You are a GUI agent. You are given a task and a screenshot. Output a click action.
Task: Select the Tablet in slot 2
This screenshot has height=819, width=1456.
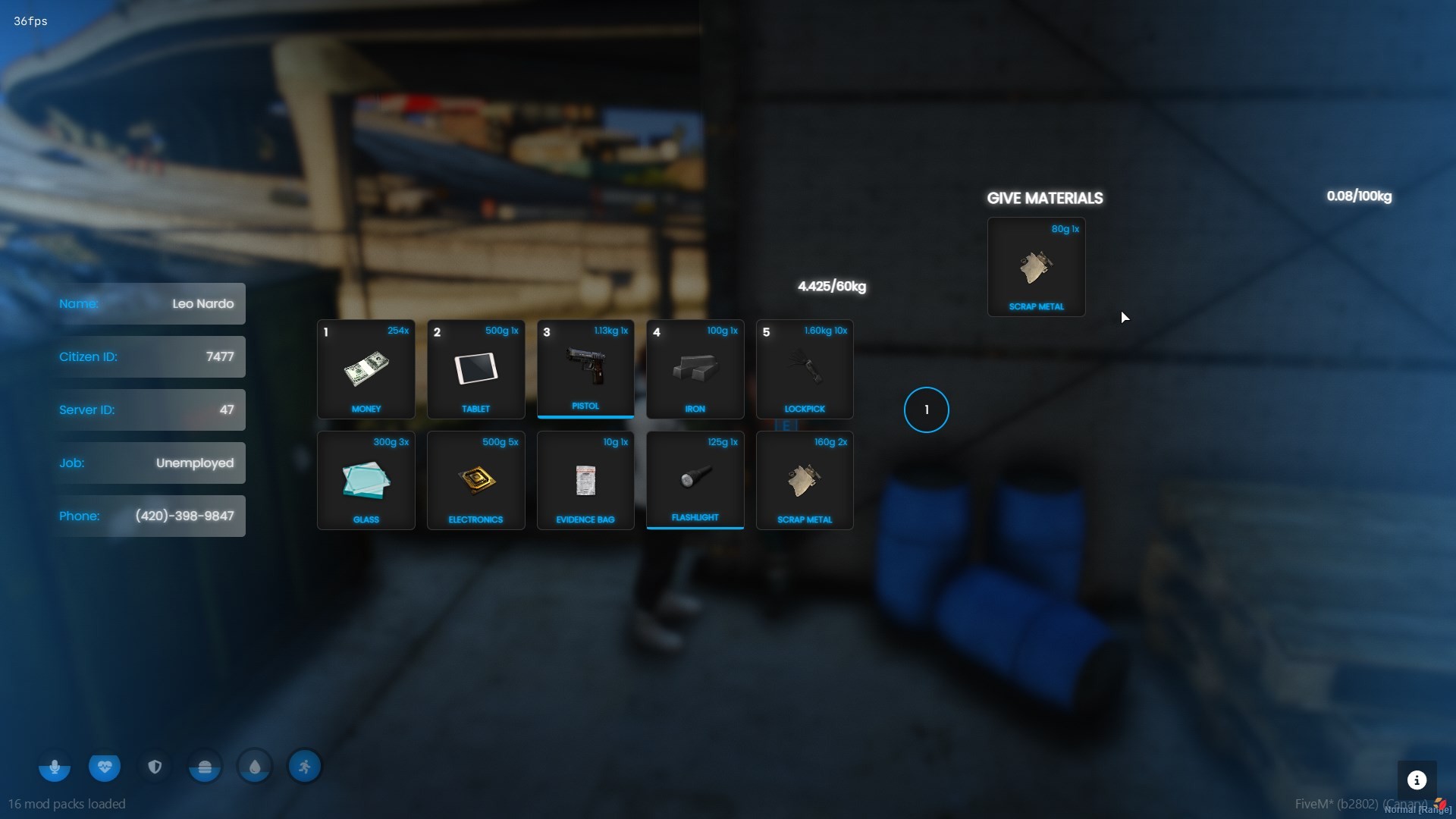475,369
